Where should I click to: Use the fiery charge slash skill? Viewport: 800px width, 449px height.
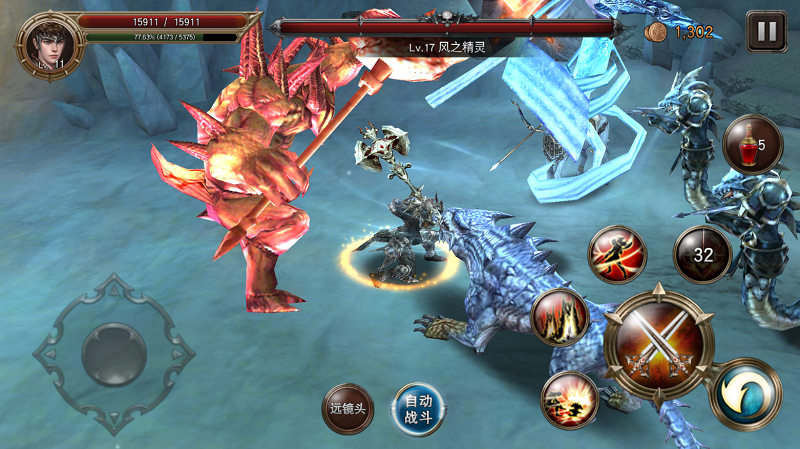point(570,401)
